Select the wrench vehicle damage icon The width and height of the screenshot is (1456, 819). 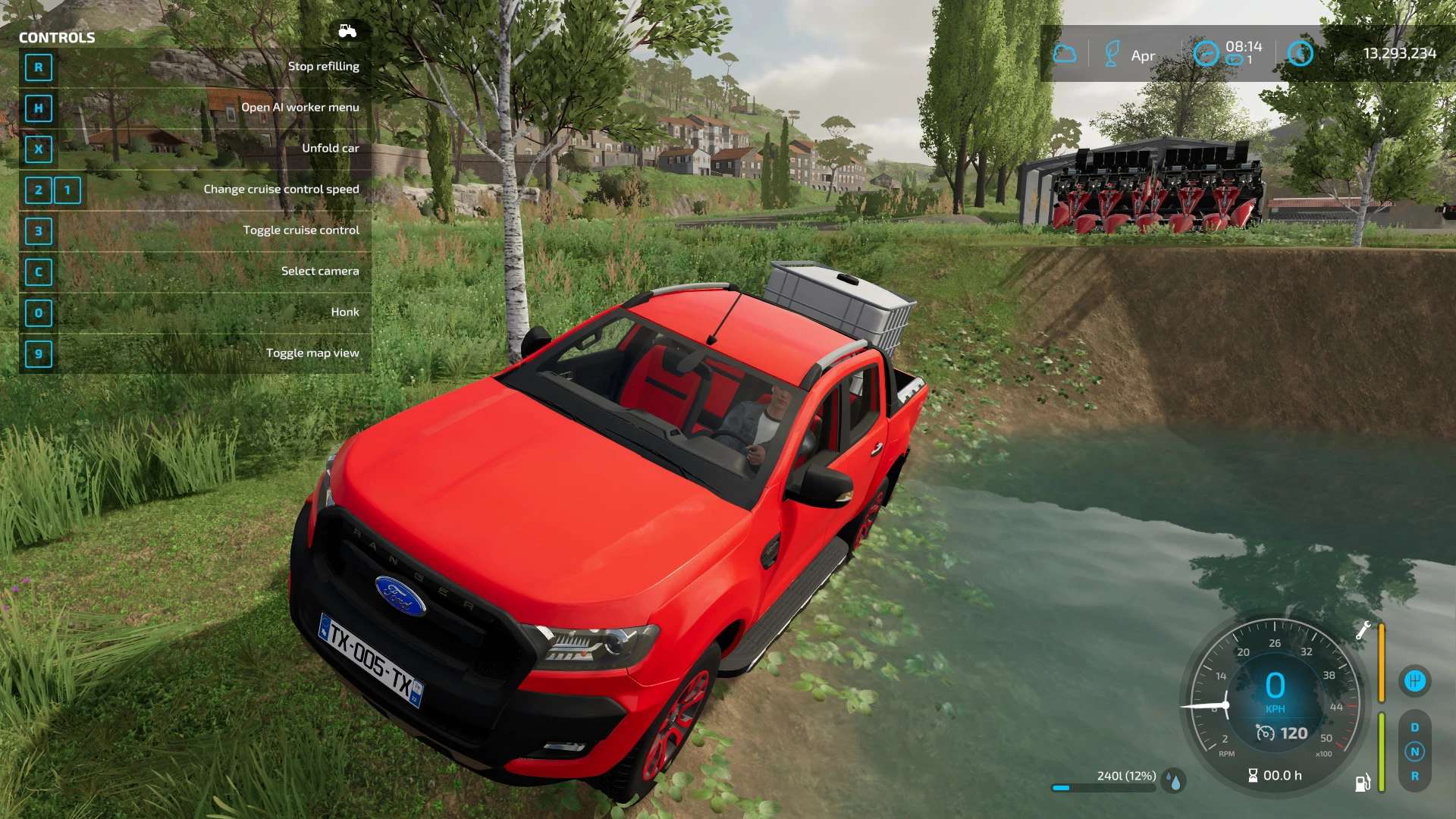point(1363,630)
